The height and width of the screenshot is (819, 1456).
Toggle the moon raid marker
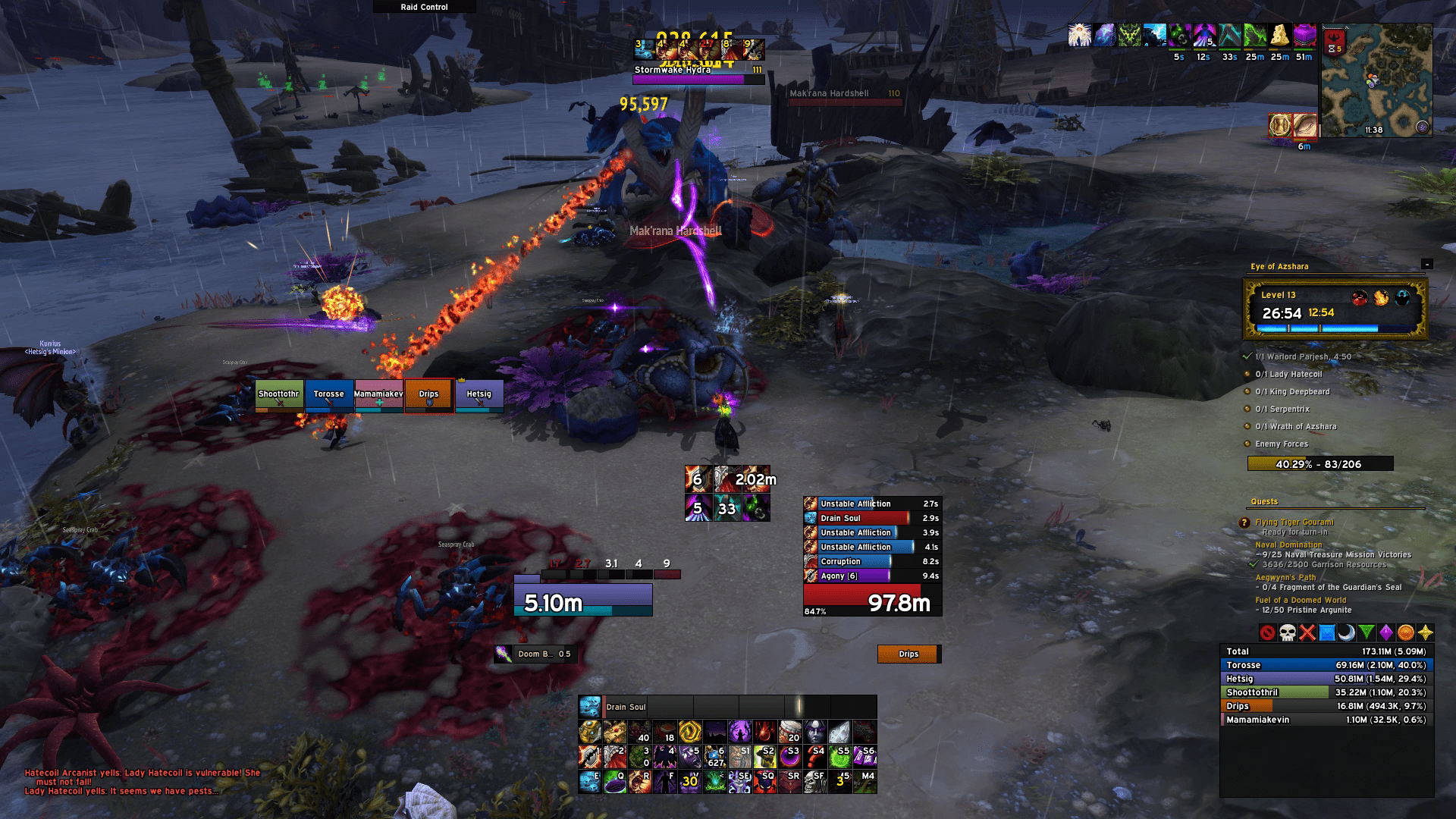coord(1348,632)
